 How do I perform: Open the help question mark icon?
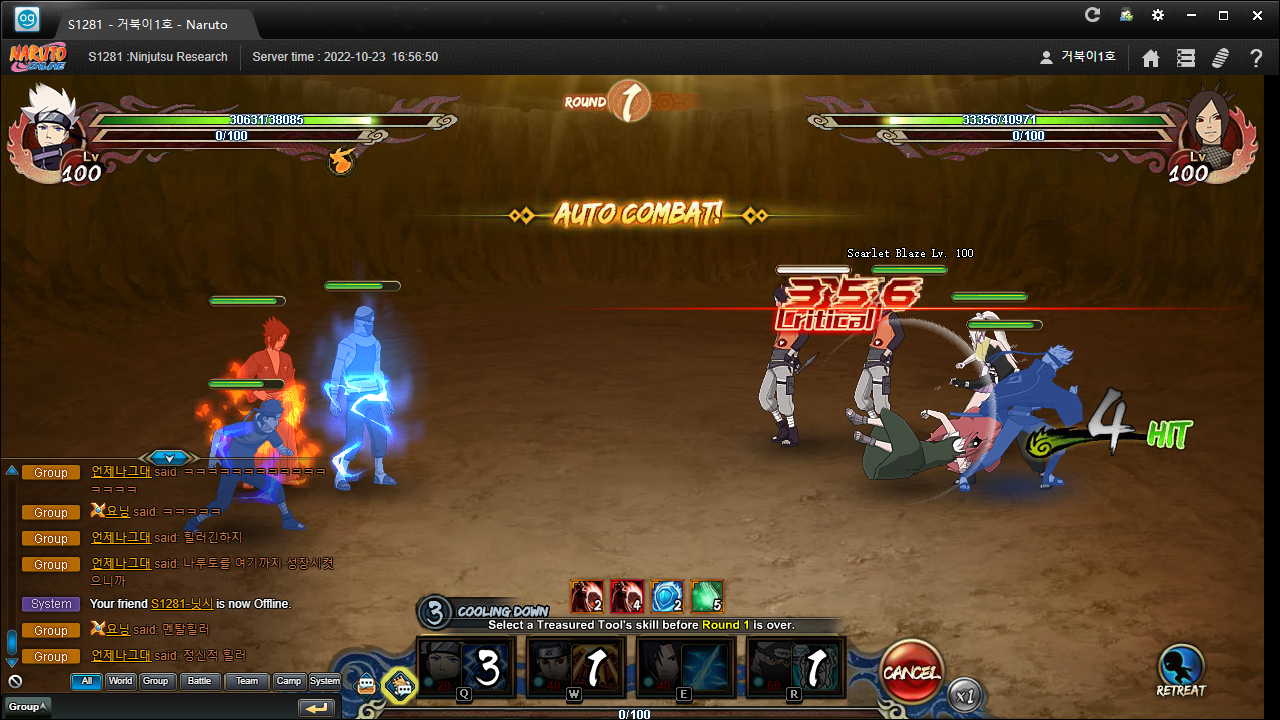[x=1256, y=58]
